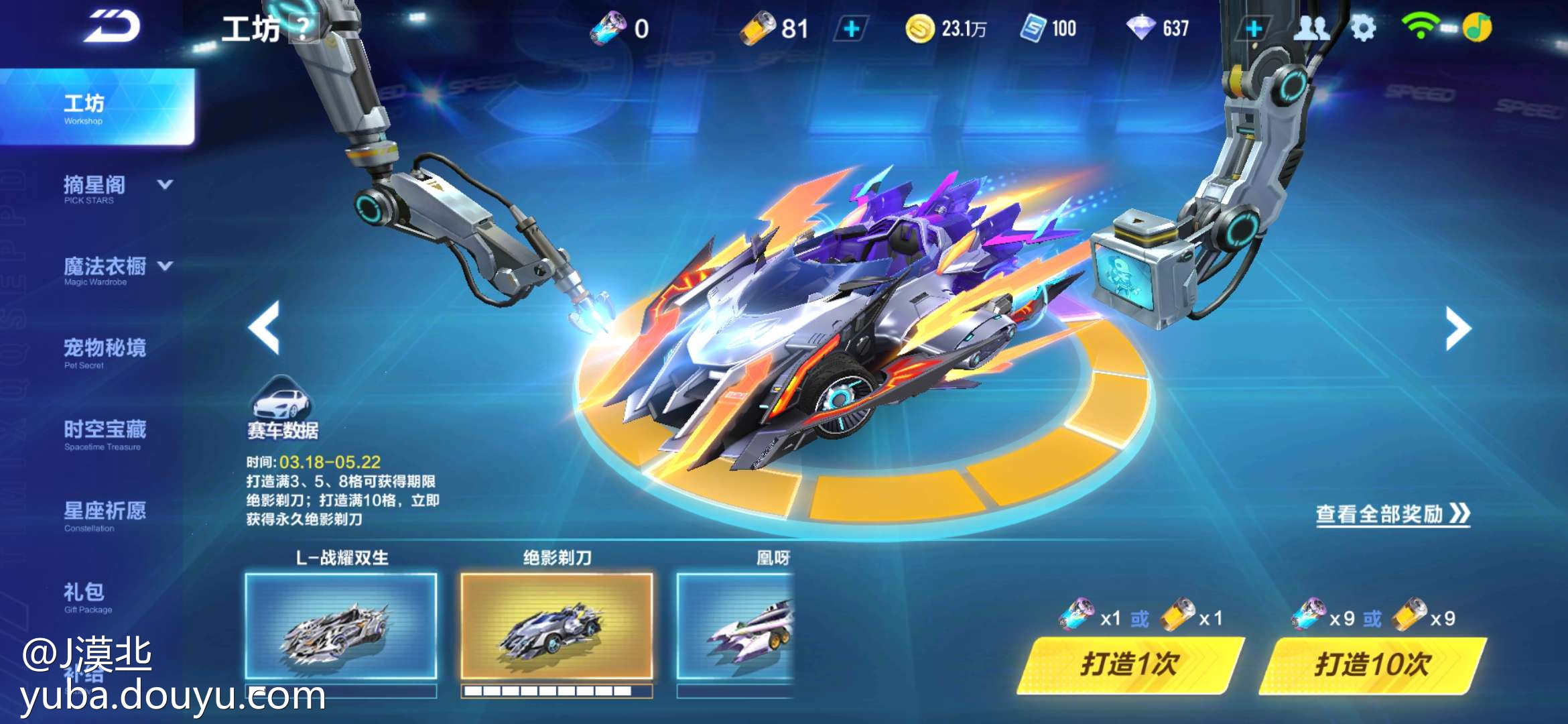Forge ten times with 打造10次
The image size is (1568, 724).
1372,665
